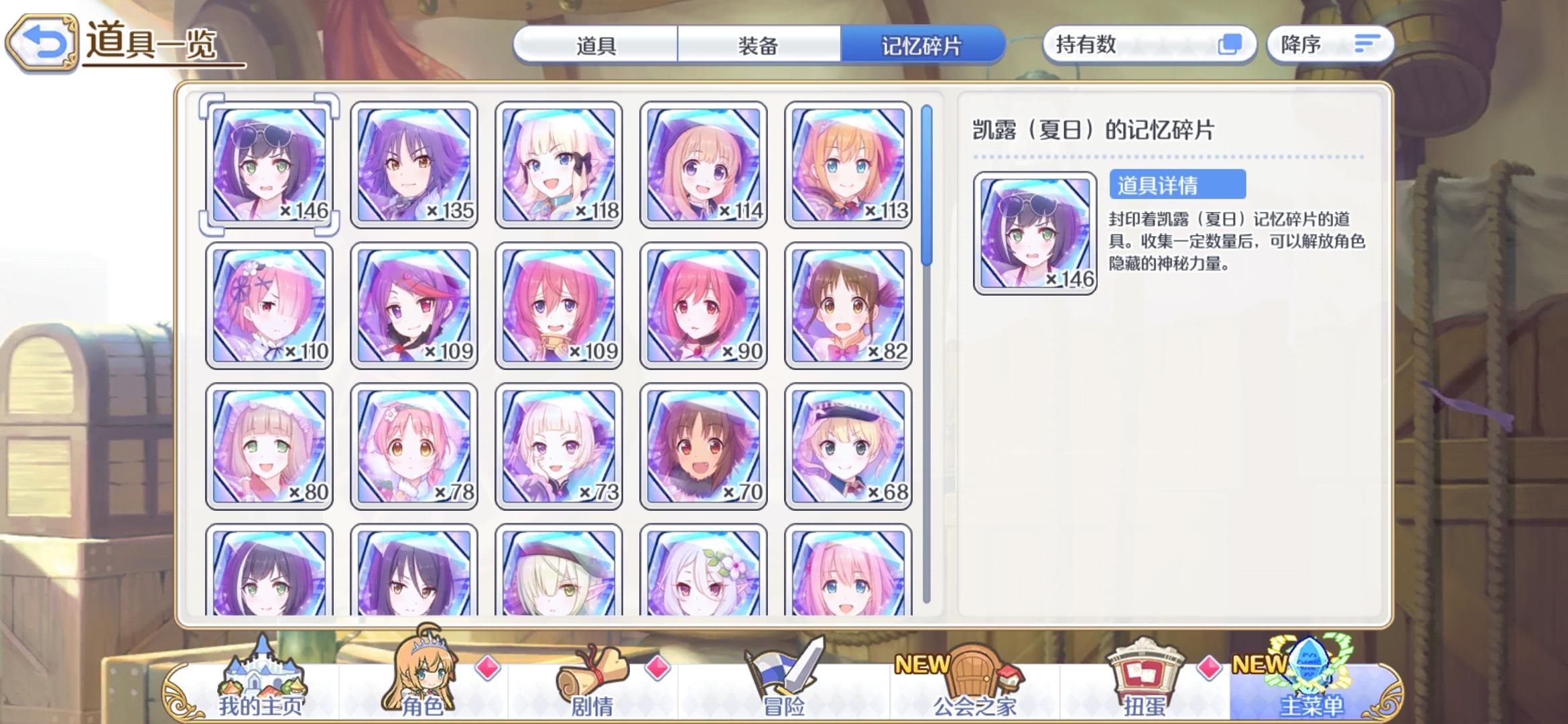Viewport: 1568px width, 724px height.
Task: Tap the back arrow icon next to 道具一览
Action: coord(42,40)
